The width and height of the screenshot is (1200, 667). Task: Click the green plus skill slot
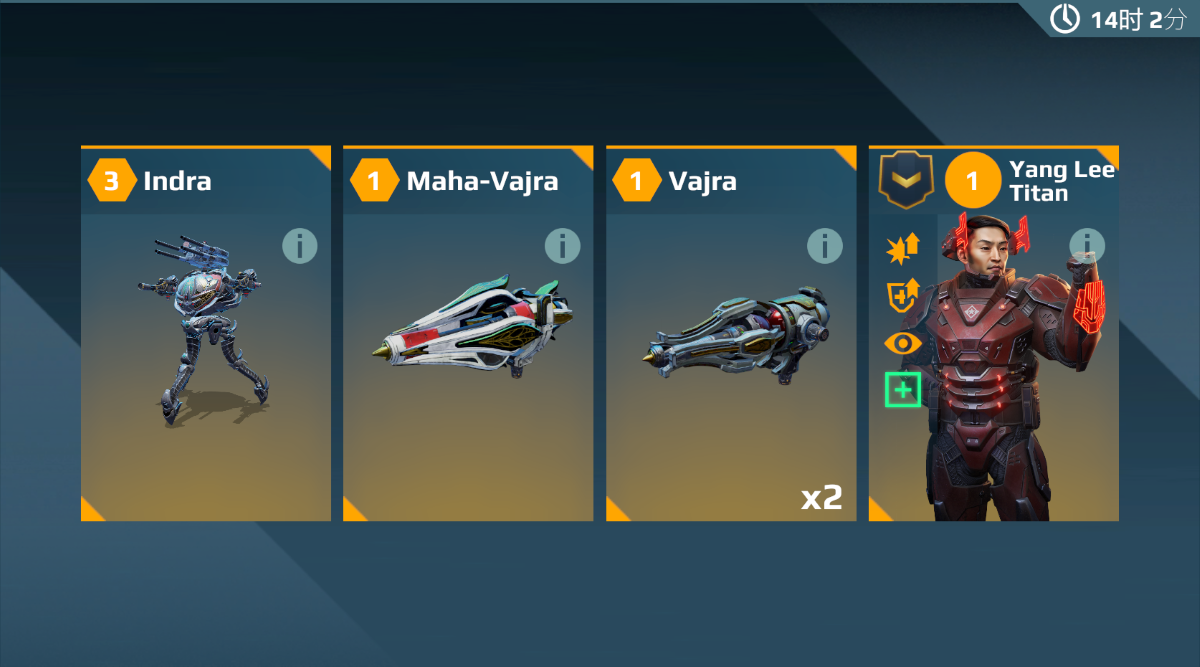(x=902, y=389)
